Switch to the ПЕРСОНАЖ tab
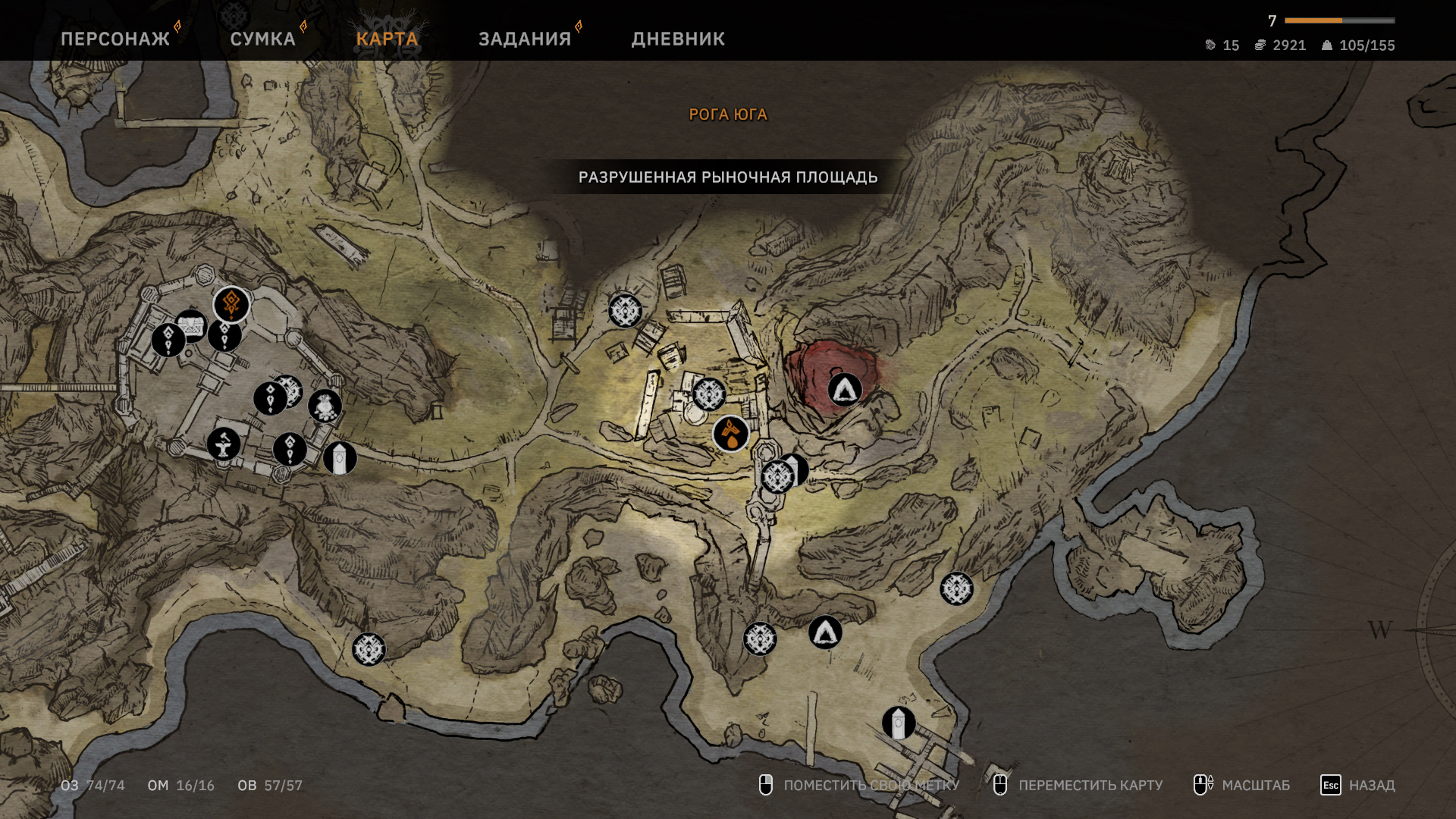Image resolution: width=1456 pixels, height=819 pixels. (115, 39)
